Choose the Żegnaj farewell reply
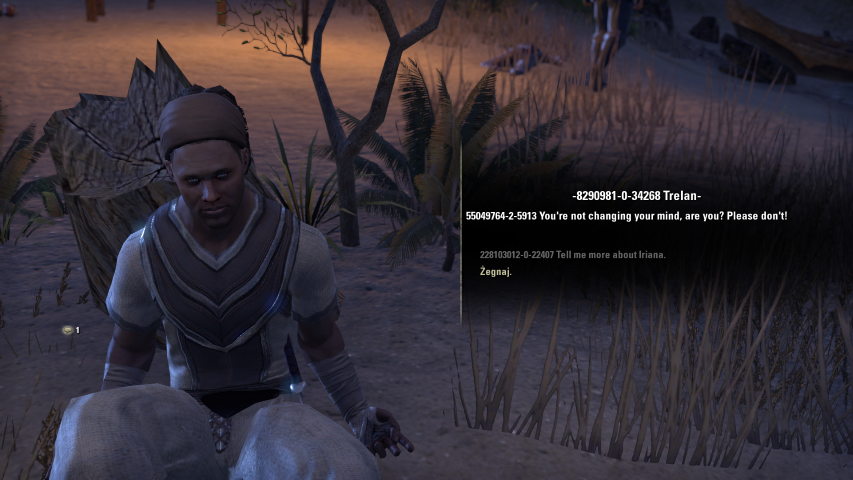This screenshot has height=480, width=853. click(x=496, y=272)
